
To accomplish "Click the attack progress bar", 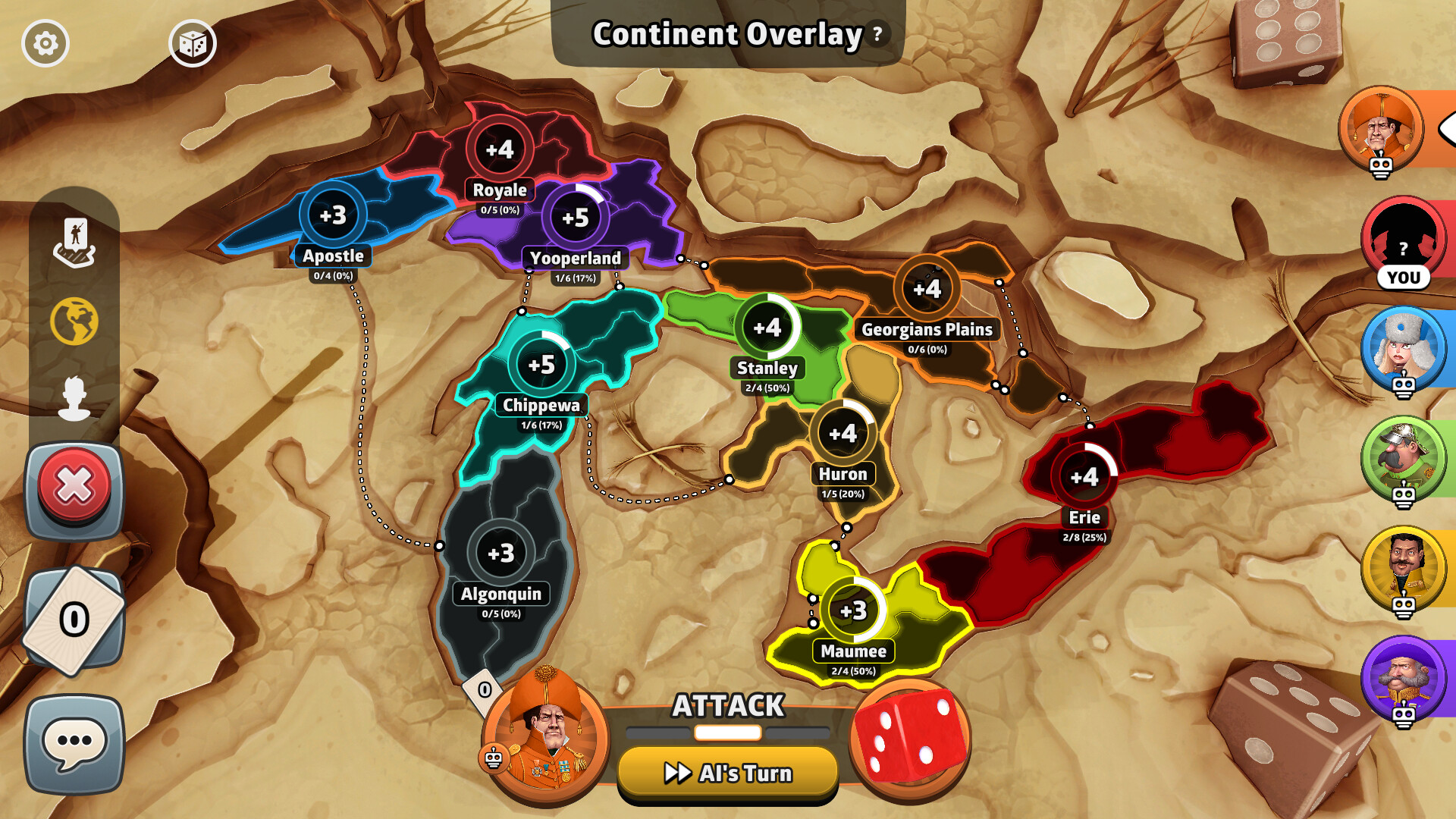I will 726,733.
